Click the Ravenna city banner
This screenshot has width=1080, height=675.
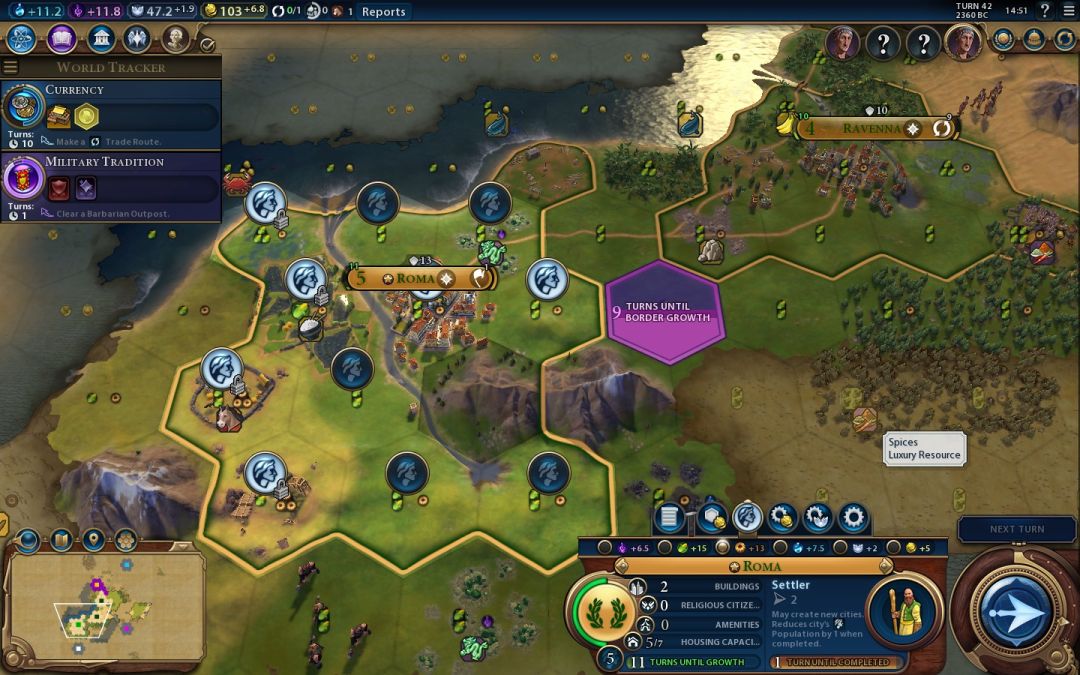coord(872,128)
